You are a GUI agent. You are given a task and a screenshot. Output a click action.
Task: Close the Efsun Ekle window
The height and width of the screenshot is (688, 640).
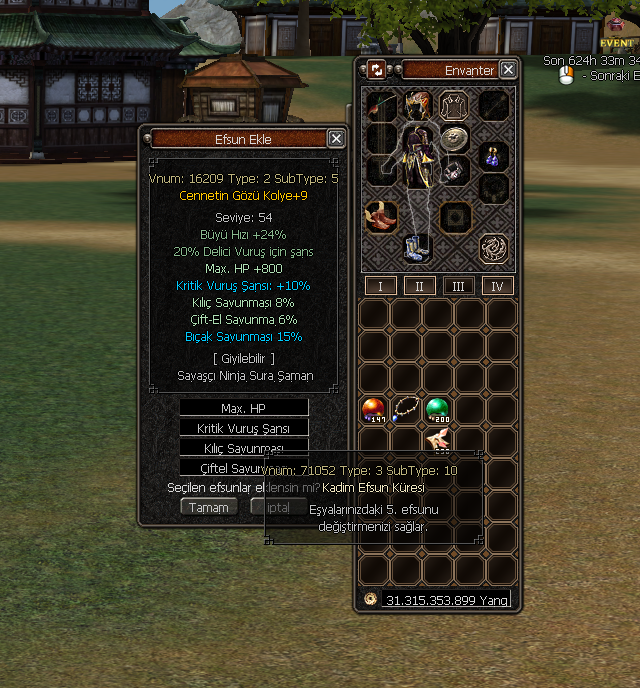pyautogui.click(x=336, y=139)
